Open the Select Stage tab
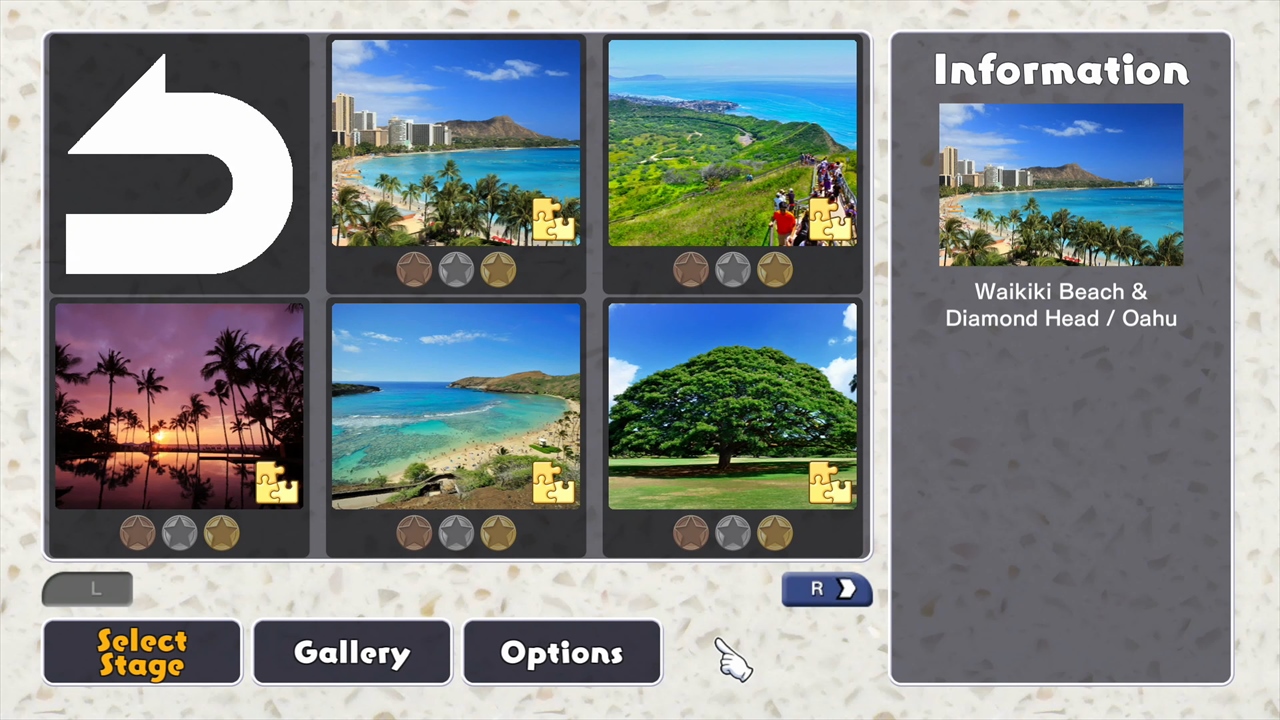 coord(141,652)
